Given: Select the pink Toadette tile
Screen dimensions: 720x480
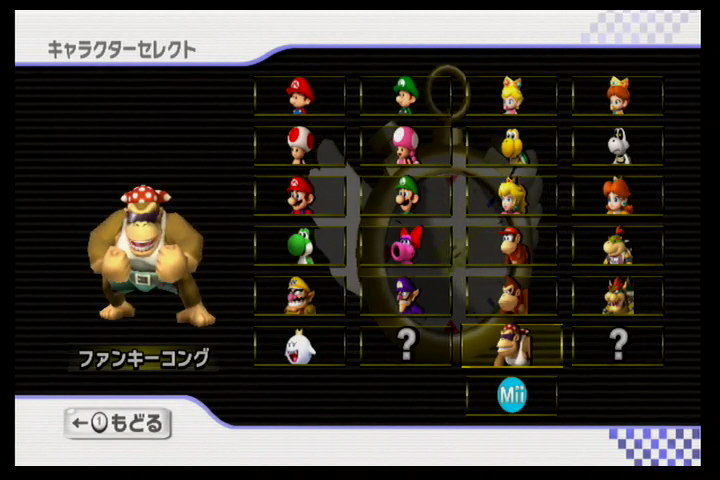Looking at the screenshot, I should click(405, 145).
